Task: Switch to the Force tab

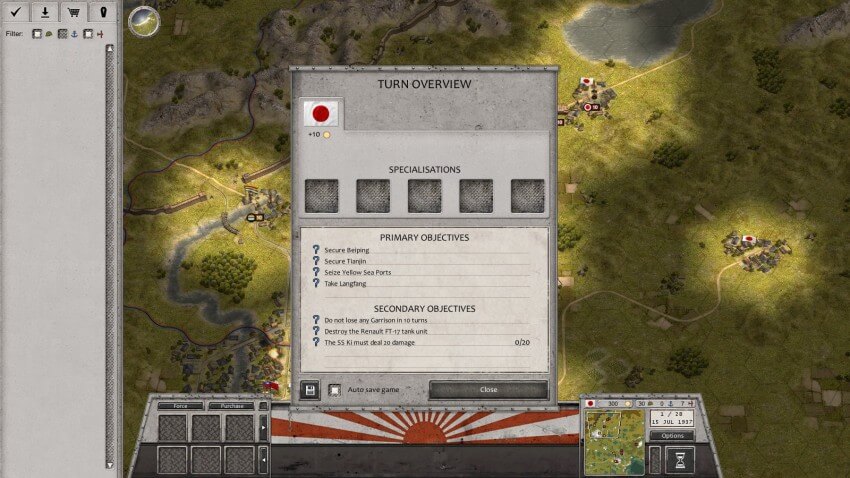Action: [x=180, y=406]
